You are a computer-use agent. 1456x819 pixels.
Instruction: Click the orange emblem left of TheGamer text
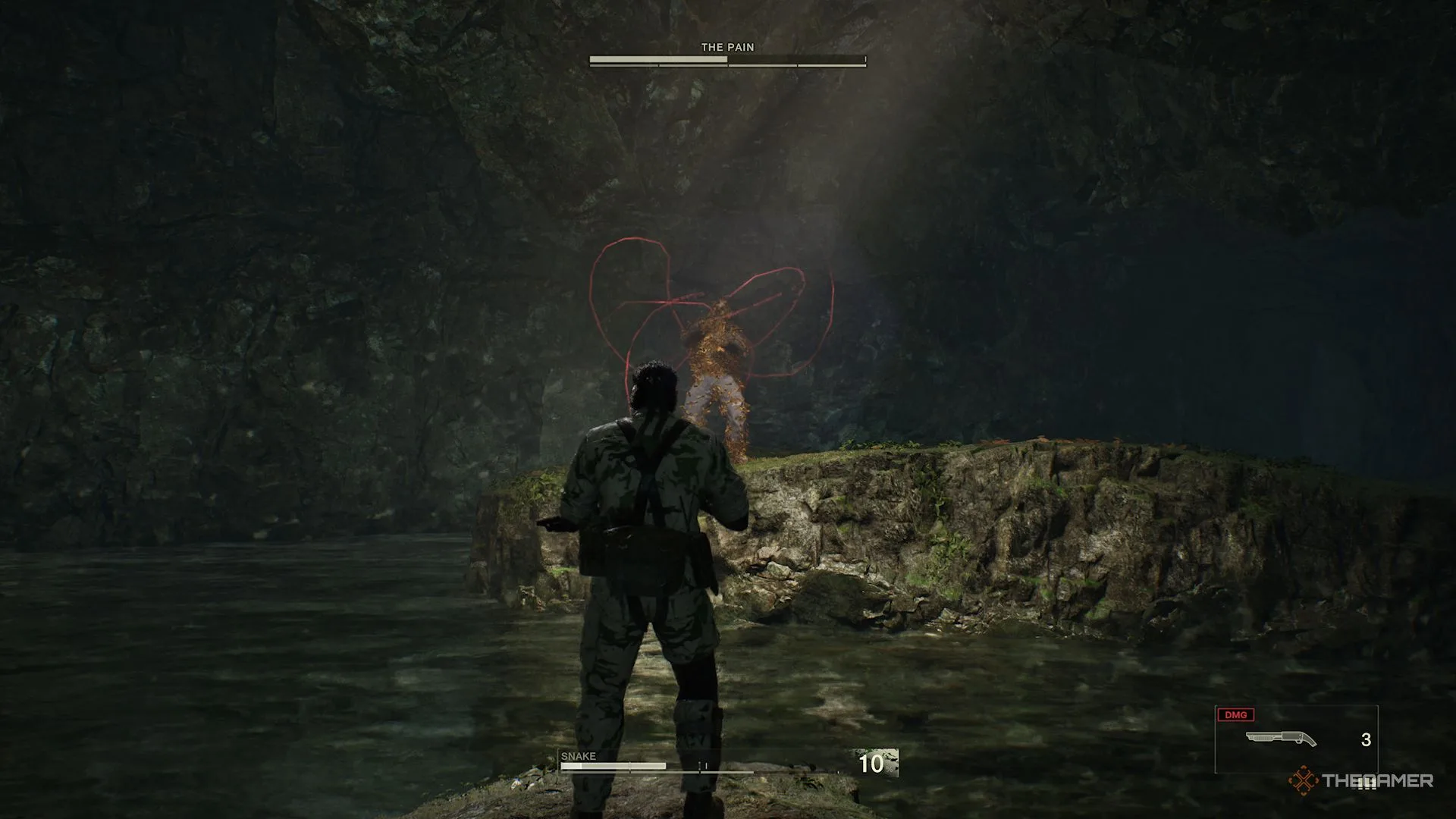(1302, 780)
